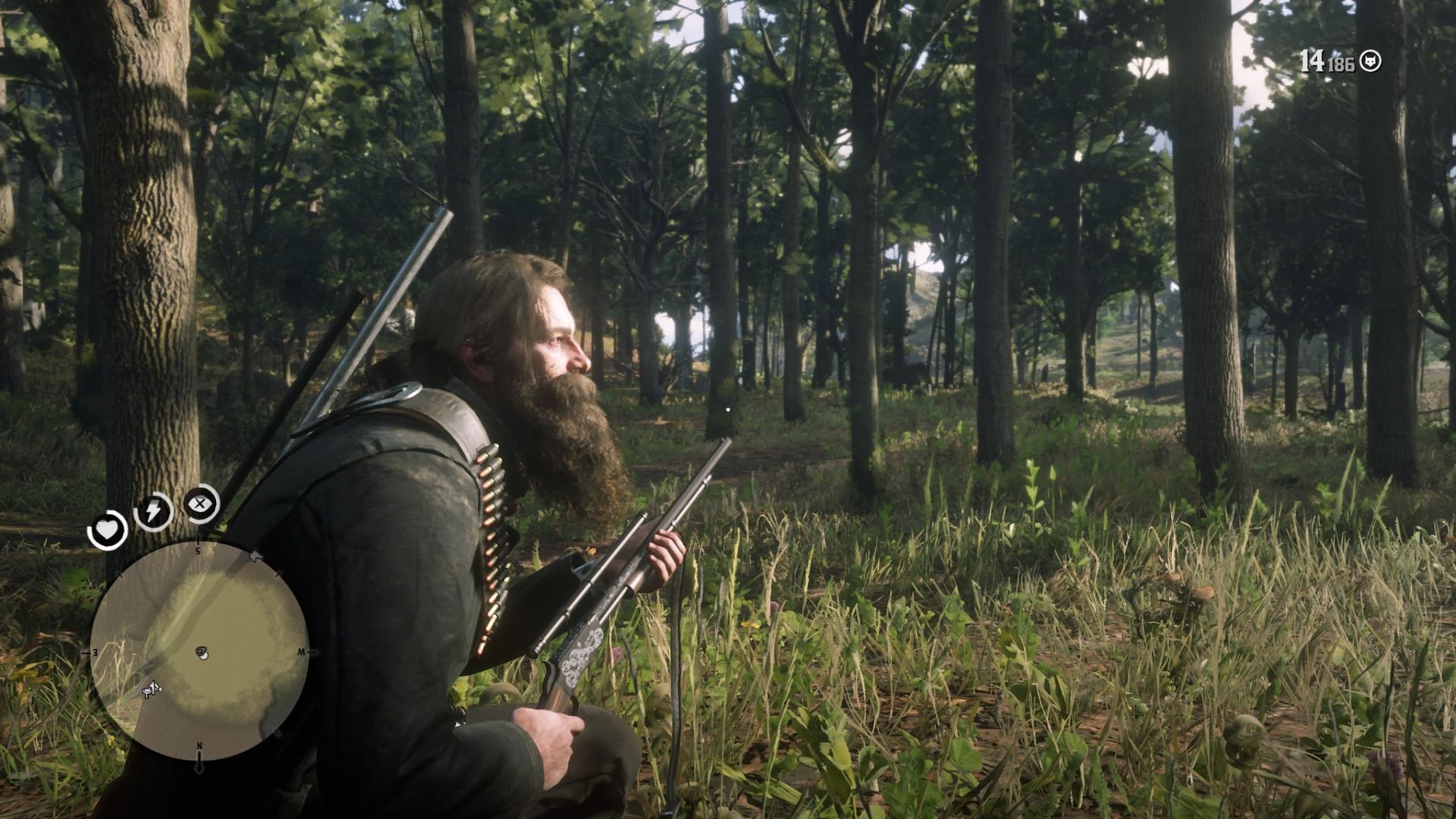The height and width of the screenshot is (819, 1456).
Task: Click the circular fox-head badge near the counter
Action: pos(1370,61)
